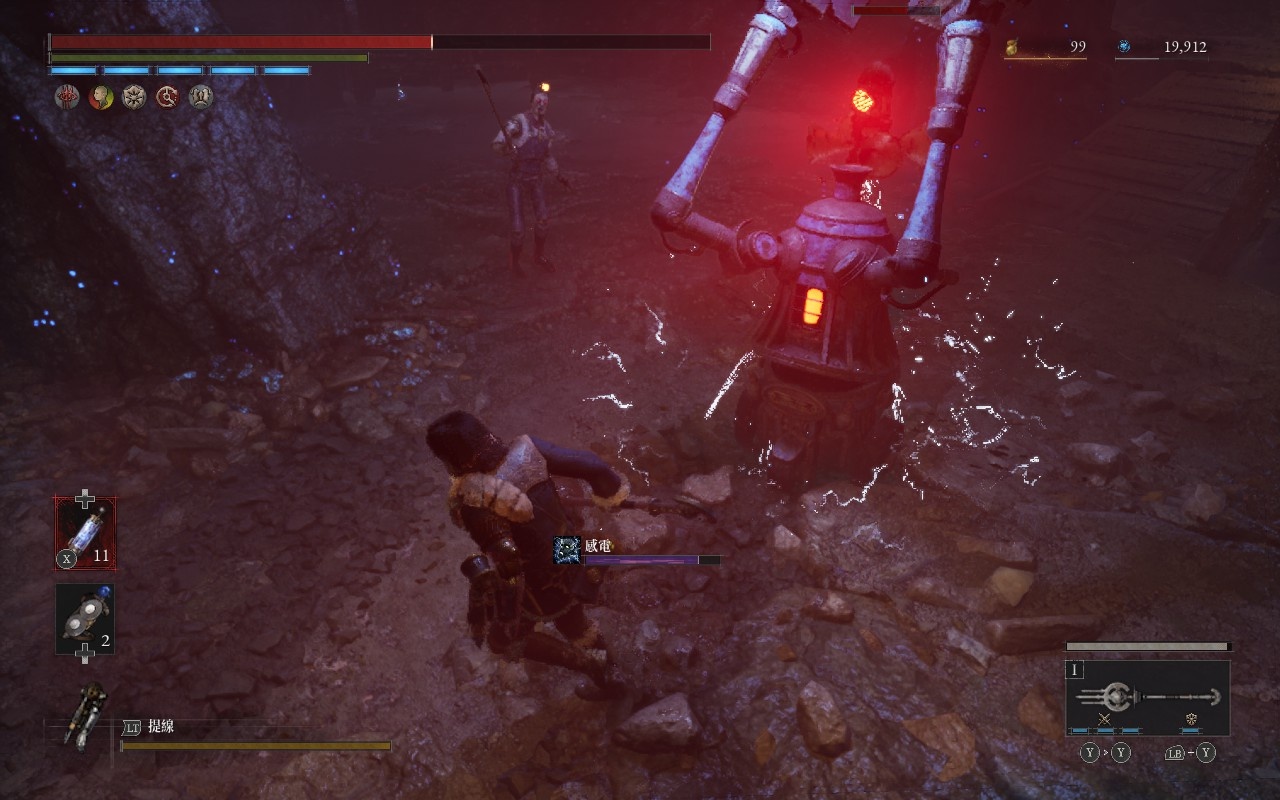The height and width of the screenshot is (800, 1280).
Task: Choose the grinder item slot with count 2
Action: point(85,619)
